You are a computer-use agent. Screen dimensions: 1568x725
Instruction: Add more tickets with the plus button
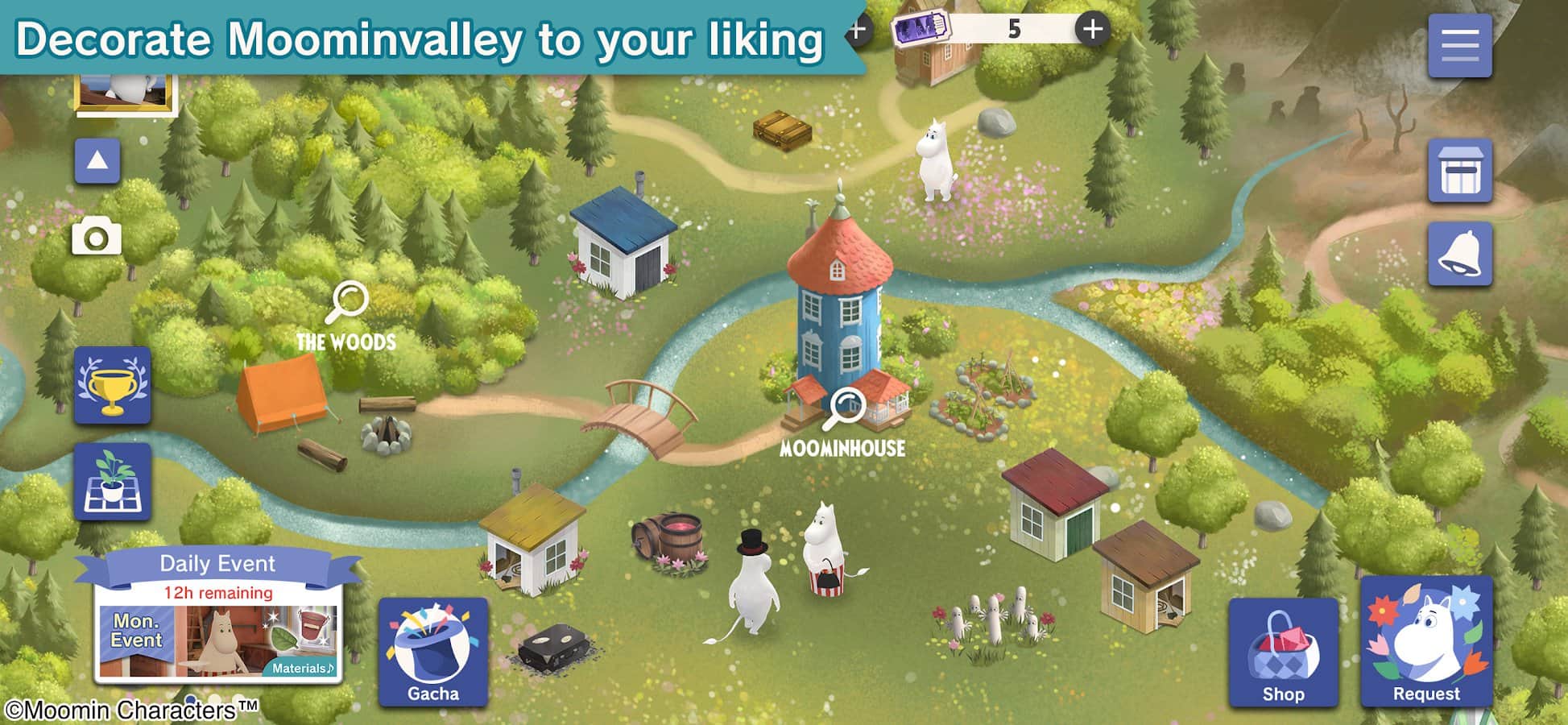(1092, 30)
